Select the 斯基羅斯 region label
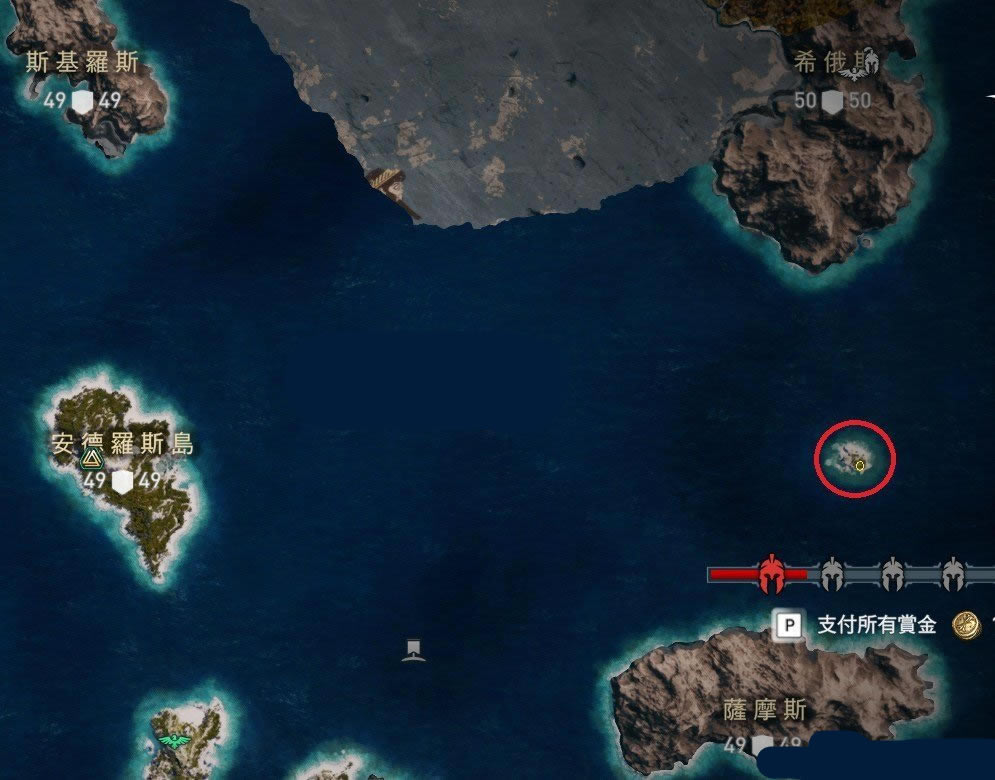 [x=83, y=63]
